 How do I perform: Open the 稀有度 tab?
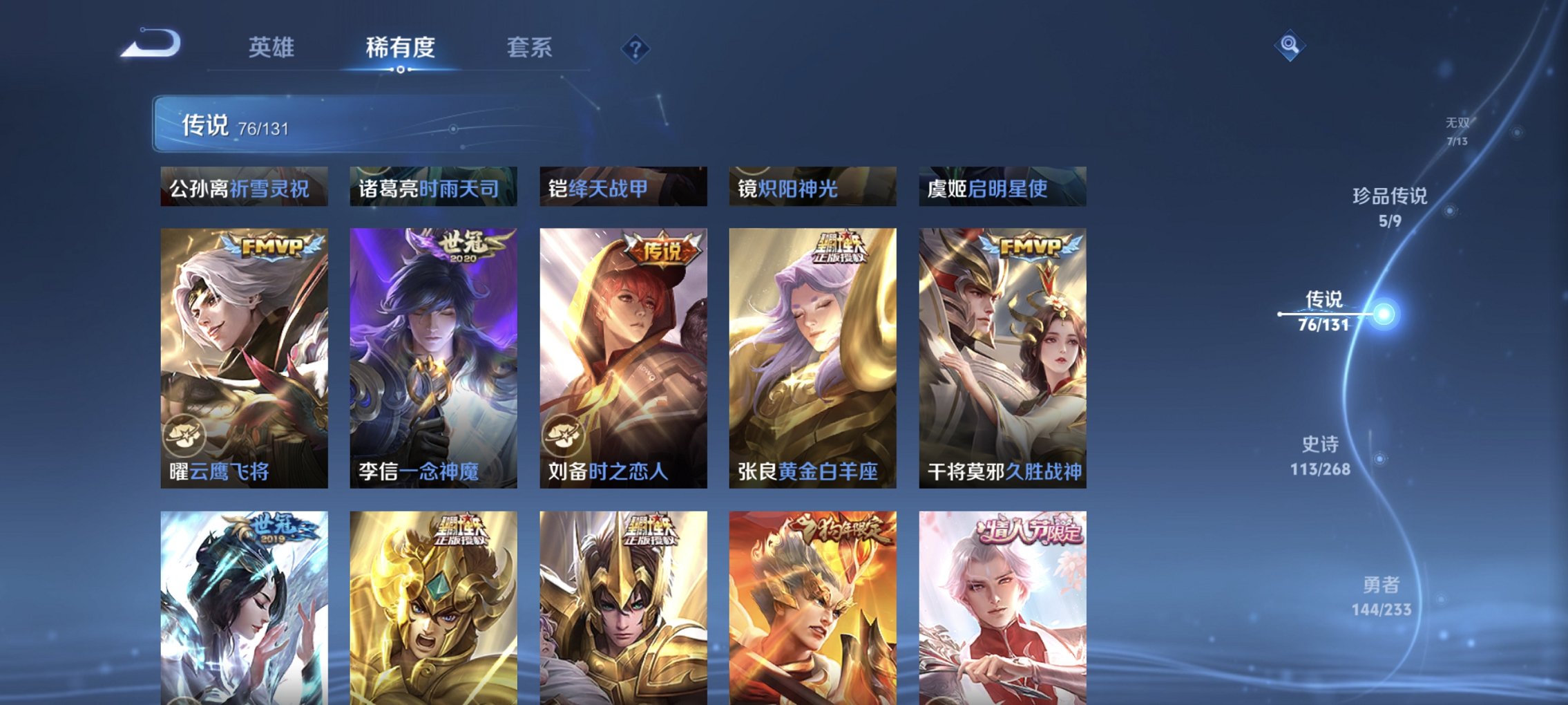coord(399,48)
